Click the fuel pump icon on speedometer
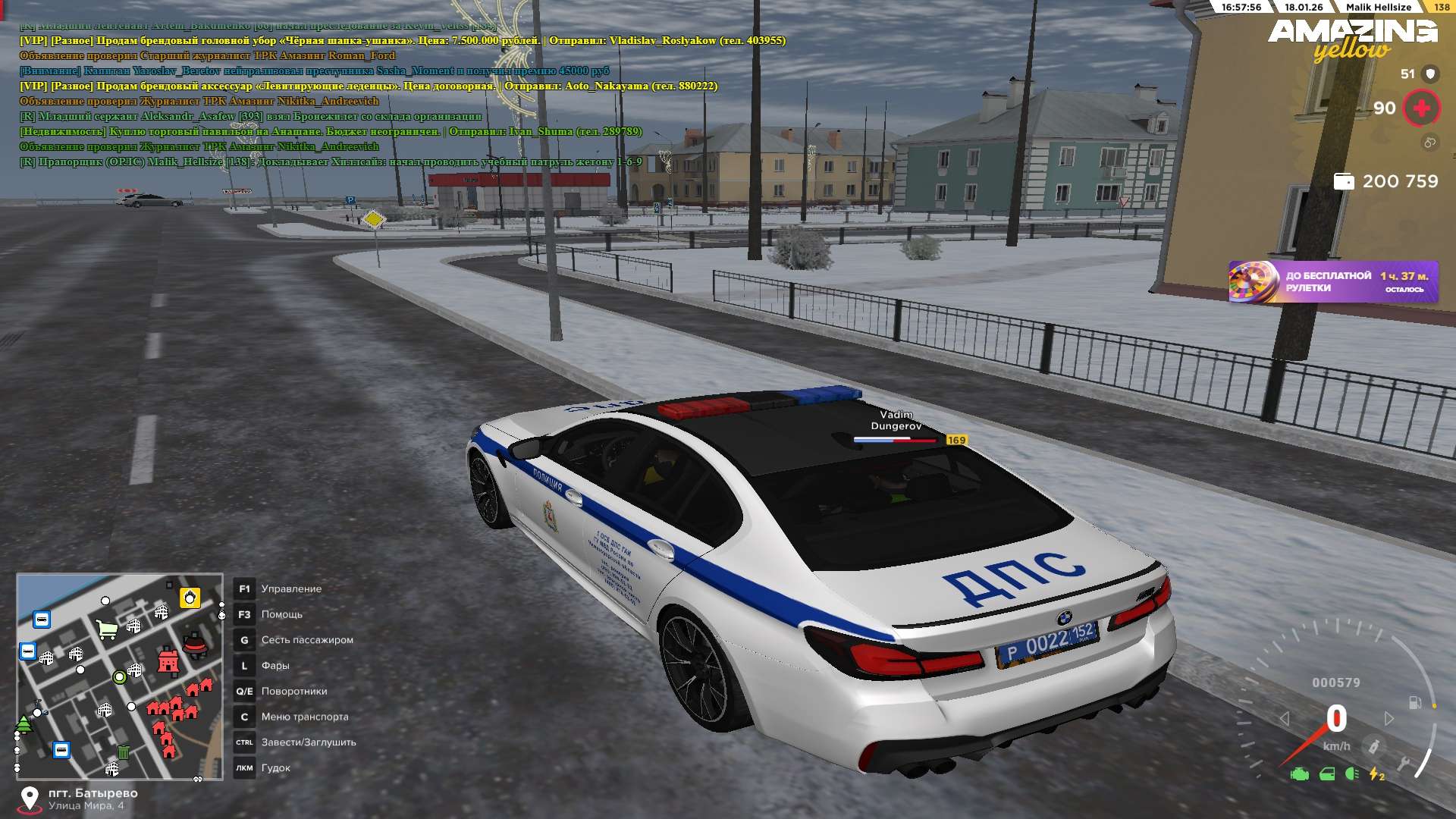 click(x=1415, y=702)
